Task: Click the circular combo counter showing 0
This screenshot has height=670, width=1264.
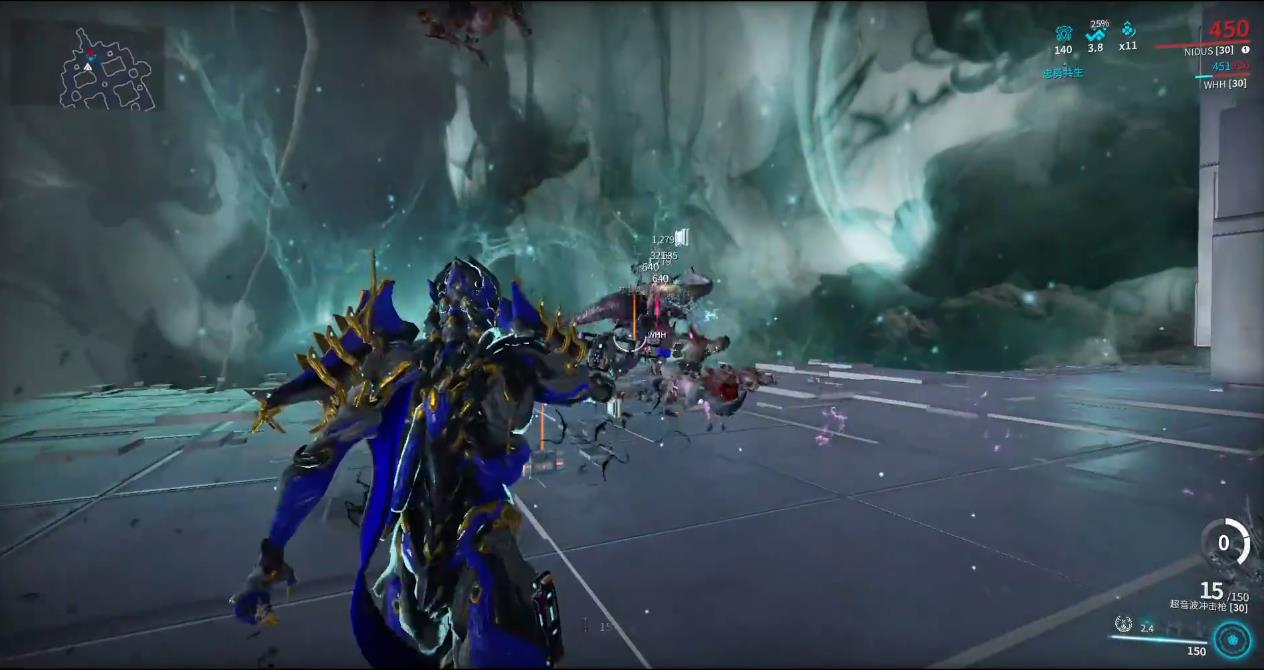Action: pyautogui.click(x=1223, y=543)
